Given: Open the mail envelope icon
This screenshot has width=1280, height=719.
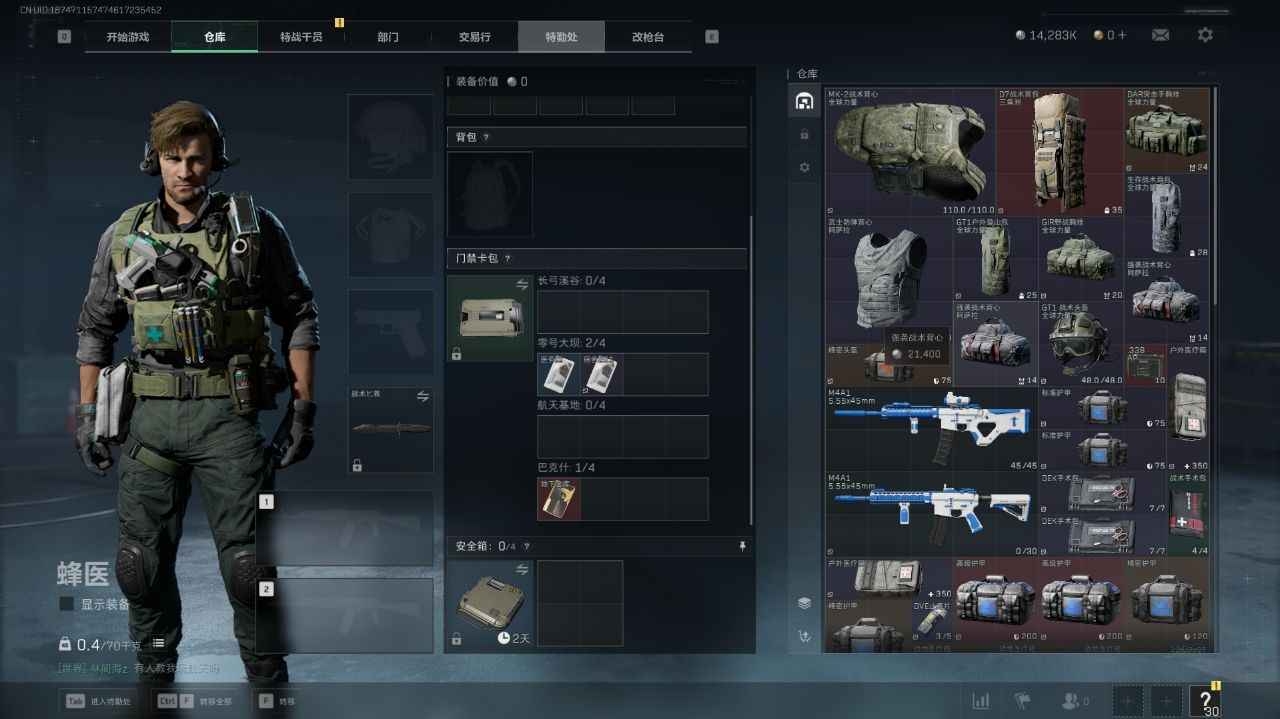Looking at the screenshot, I should coord(1160,35).
